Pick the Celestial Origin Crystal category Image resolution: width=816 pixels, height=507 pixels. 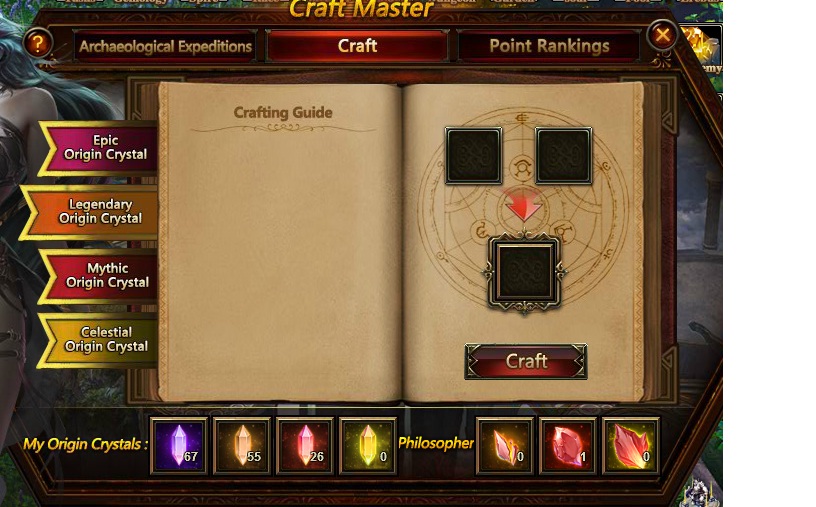tap(104, 339)
